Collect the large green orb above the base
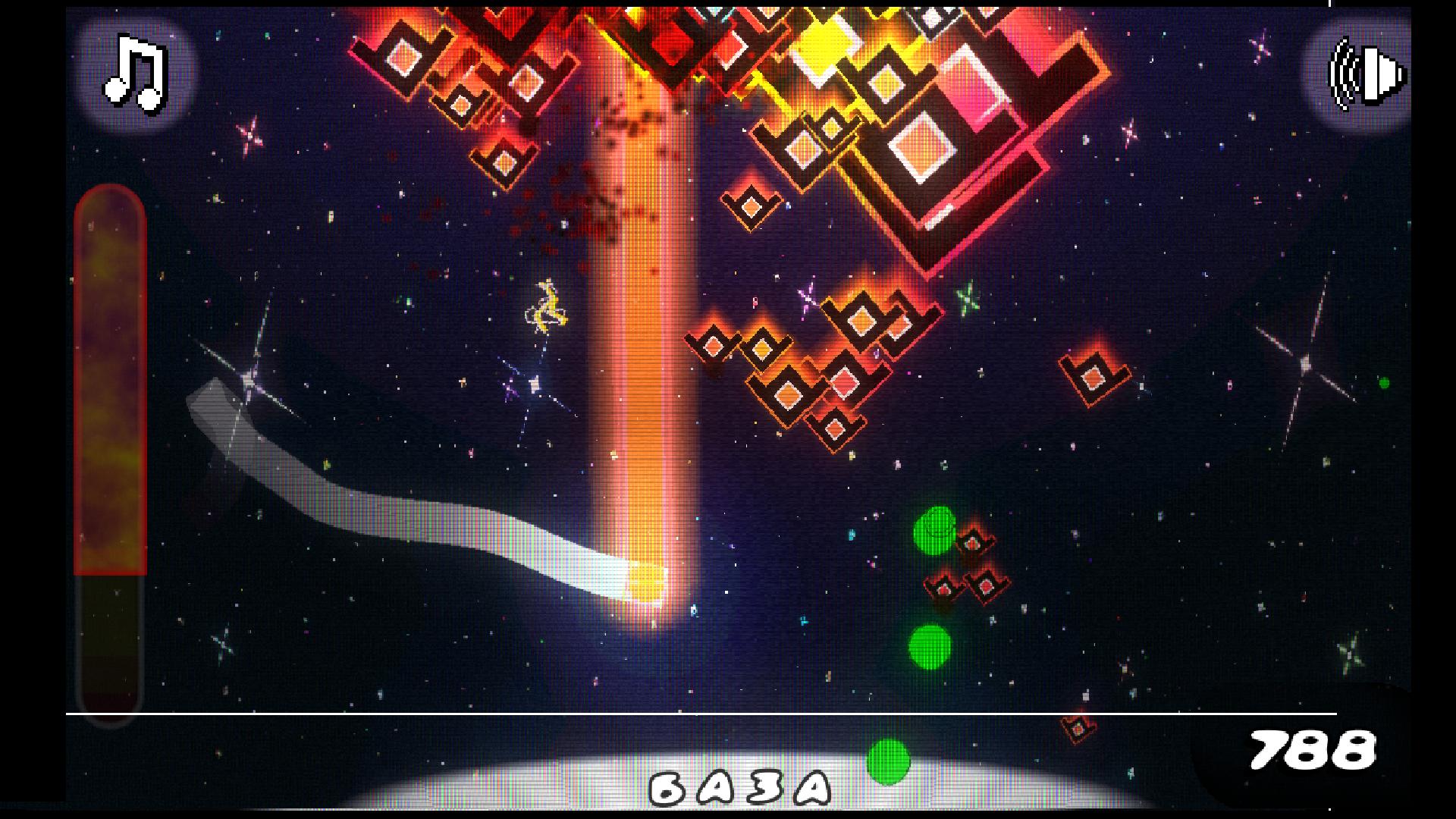1456x819 pixels. [x=934, y=531]
